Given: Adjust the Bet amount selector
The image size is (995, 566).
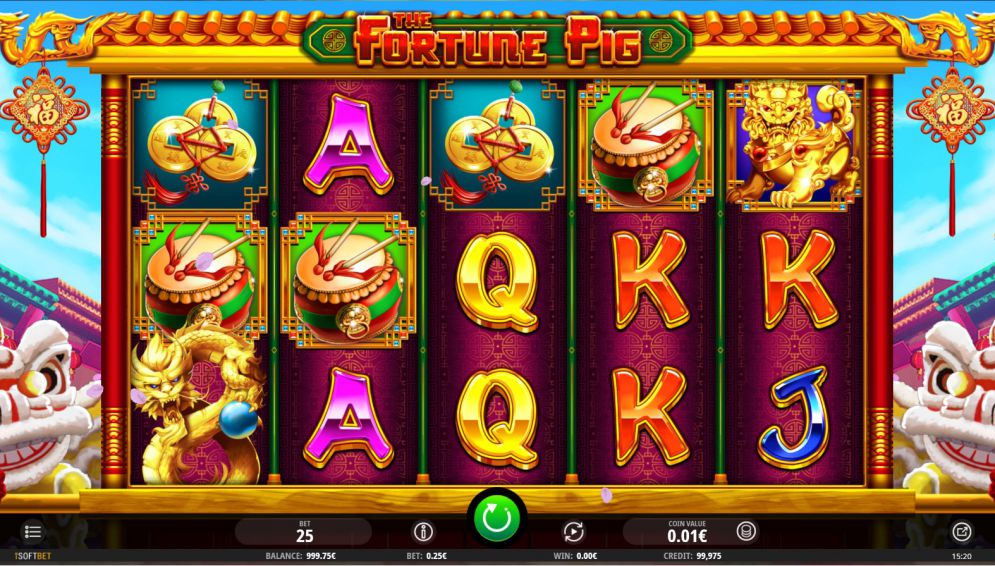Looking at the screenshot, I should (304, 532).
